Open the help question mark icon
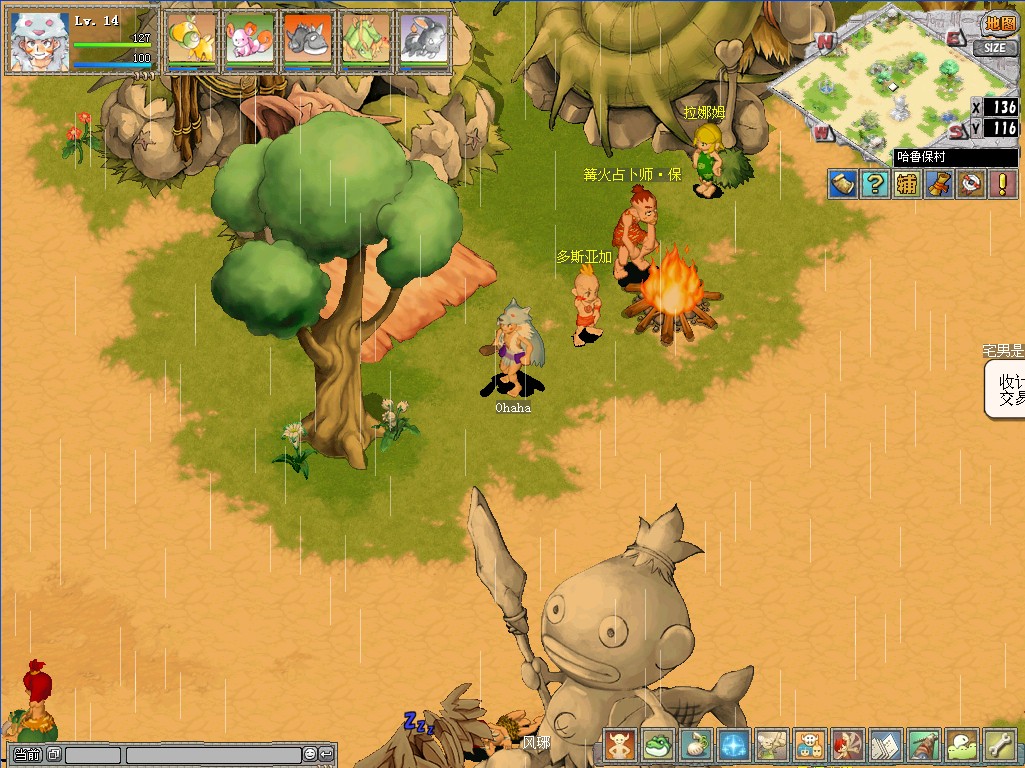 pyautogui.click(x=875, y=184)
